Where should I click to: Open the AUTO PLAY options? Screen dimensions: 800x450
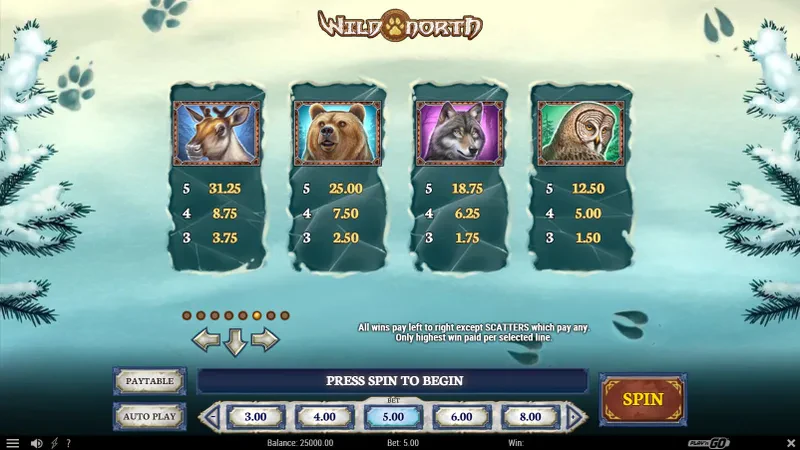tap(149, 416)
